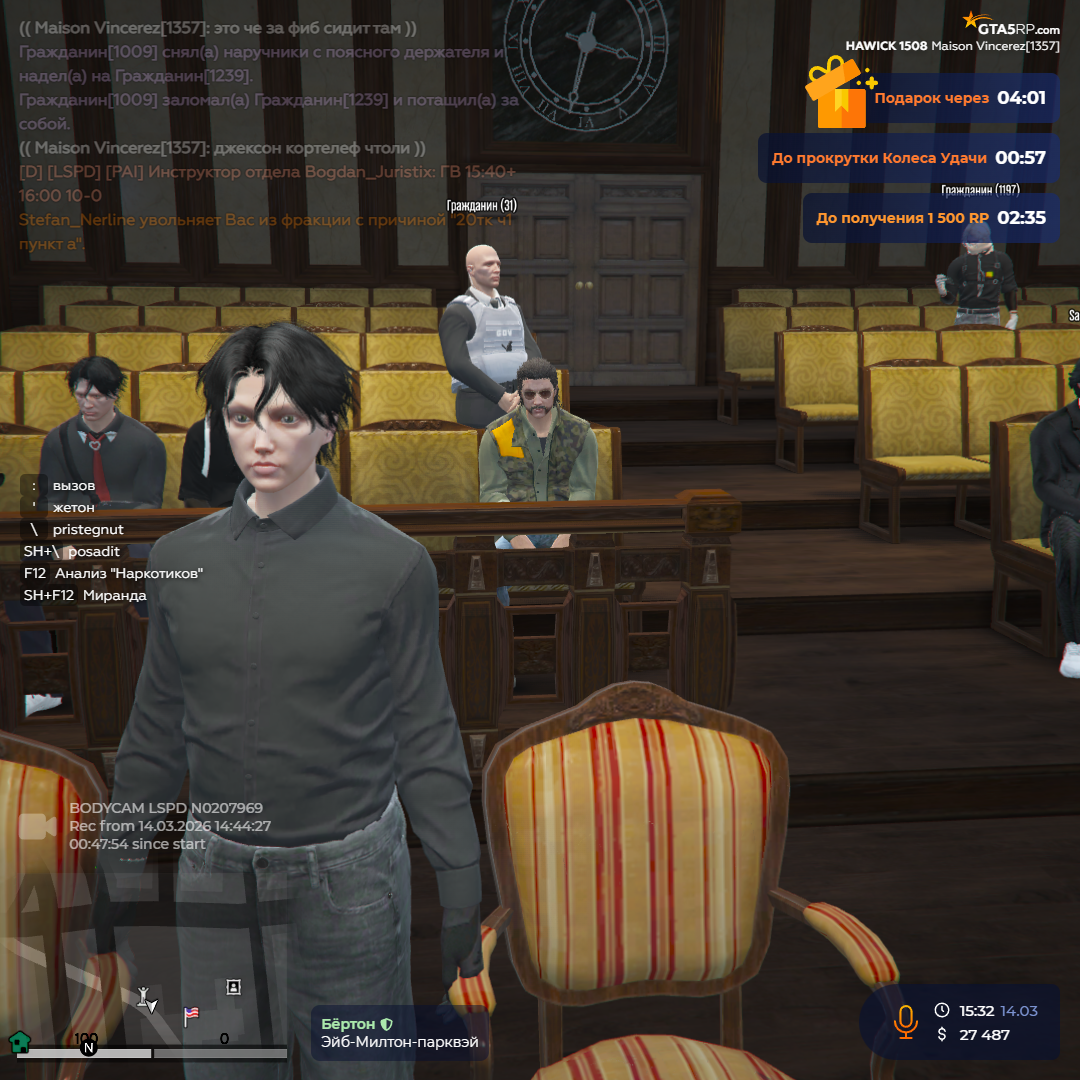Click the orange gift box icon
The height and width of the screenshot is (1080, 1080).
point(838,95)
